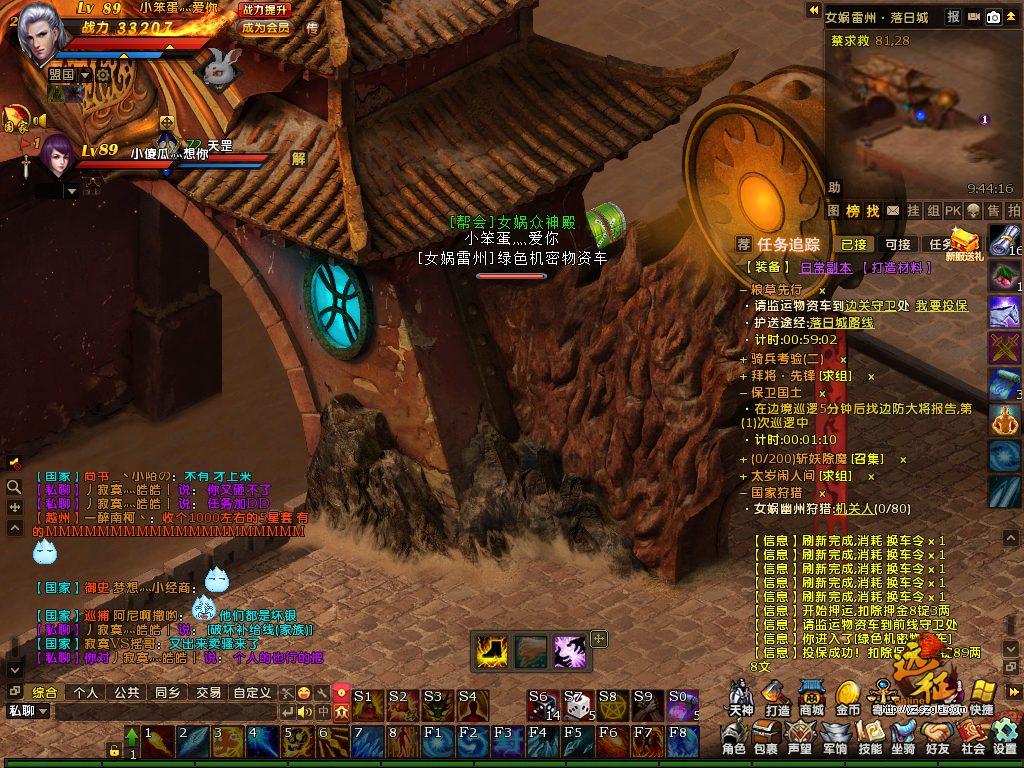This screenshot has width=1024, height=768.
Task: Click the 战力提升 power-up button
Action: point(265,9)
